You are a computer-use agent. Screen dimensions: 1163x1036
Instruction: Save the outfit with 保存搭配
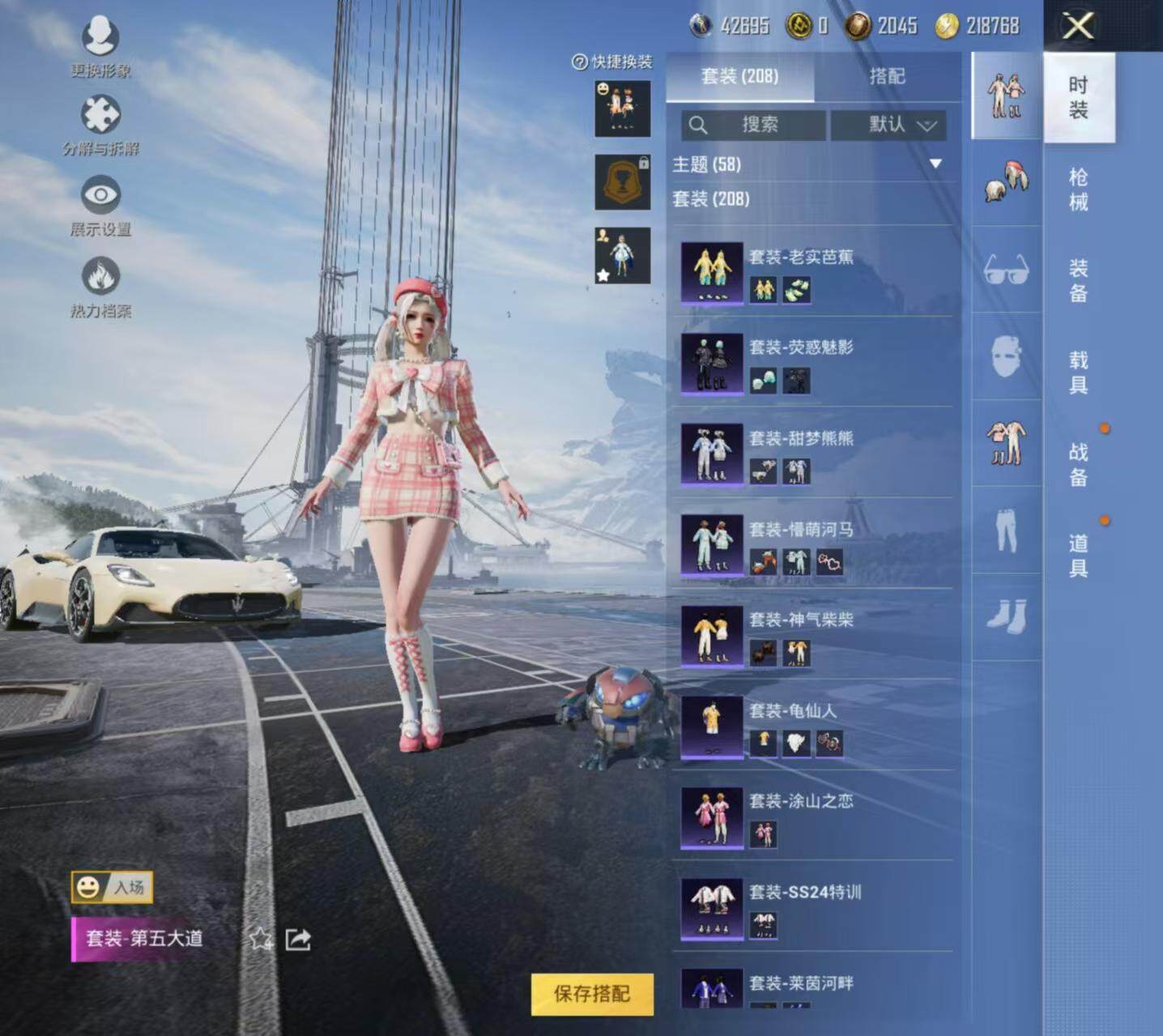592,994
